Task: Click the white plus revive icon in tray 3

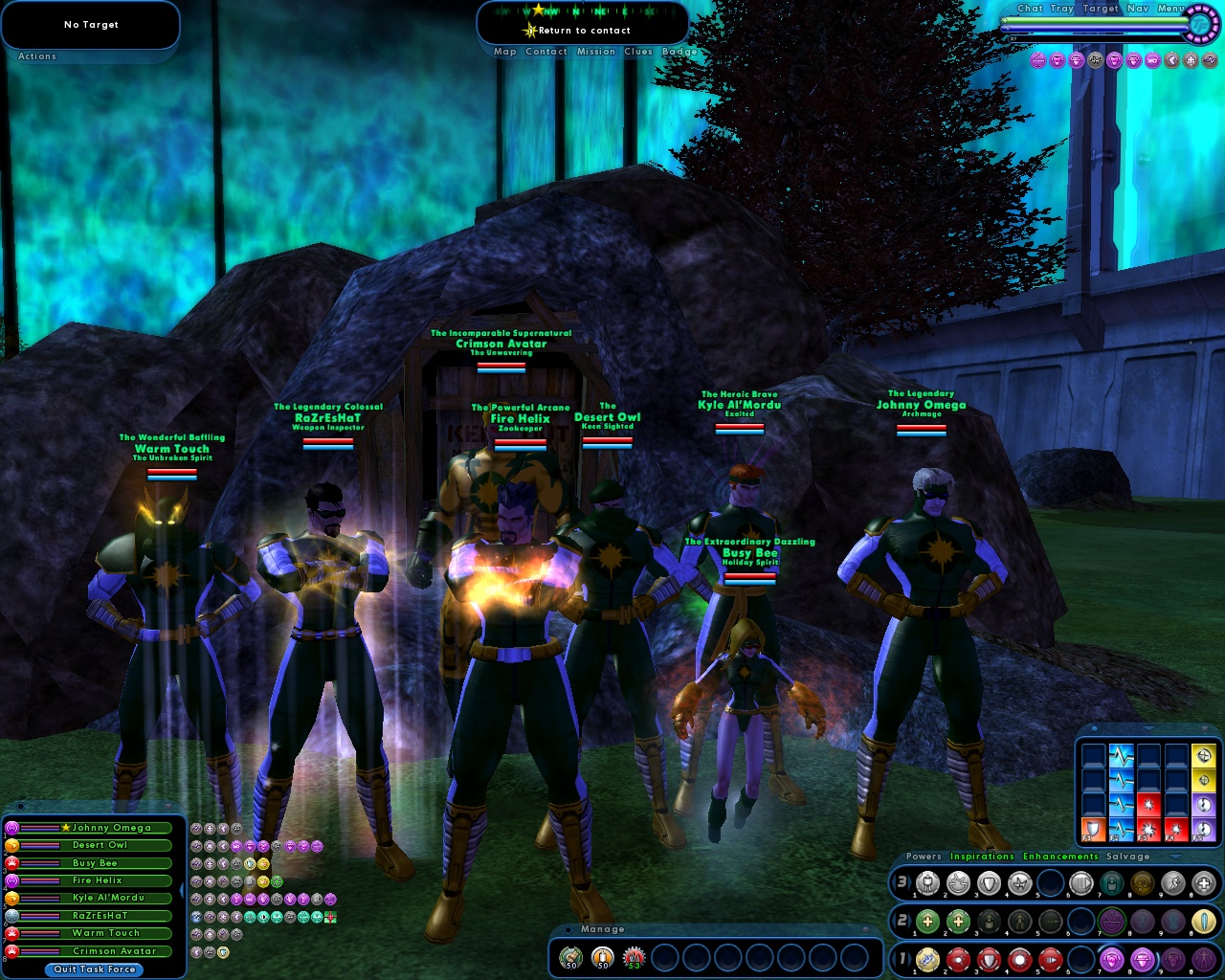Action: click(1202, 883)
